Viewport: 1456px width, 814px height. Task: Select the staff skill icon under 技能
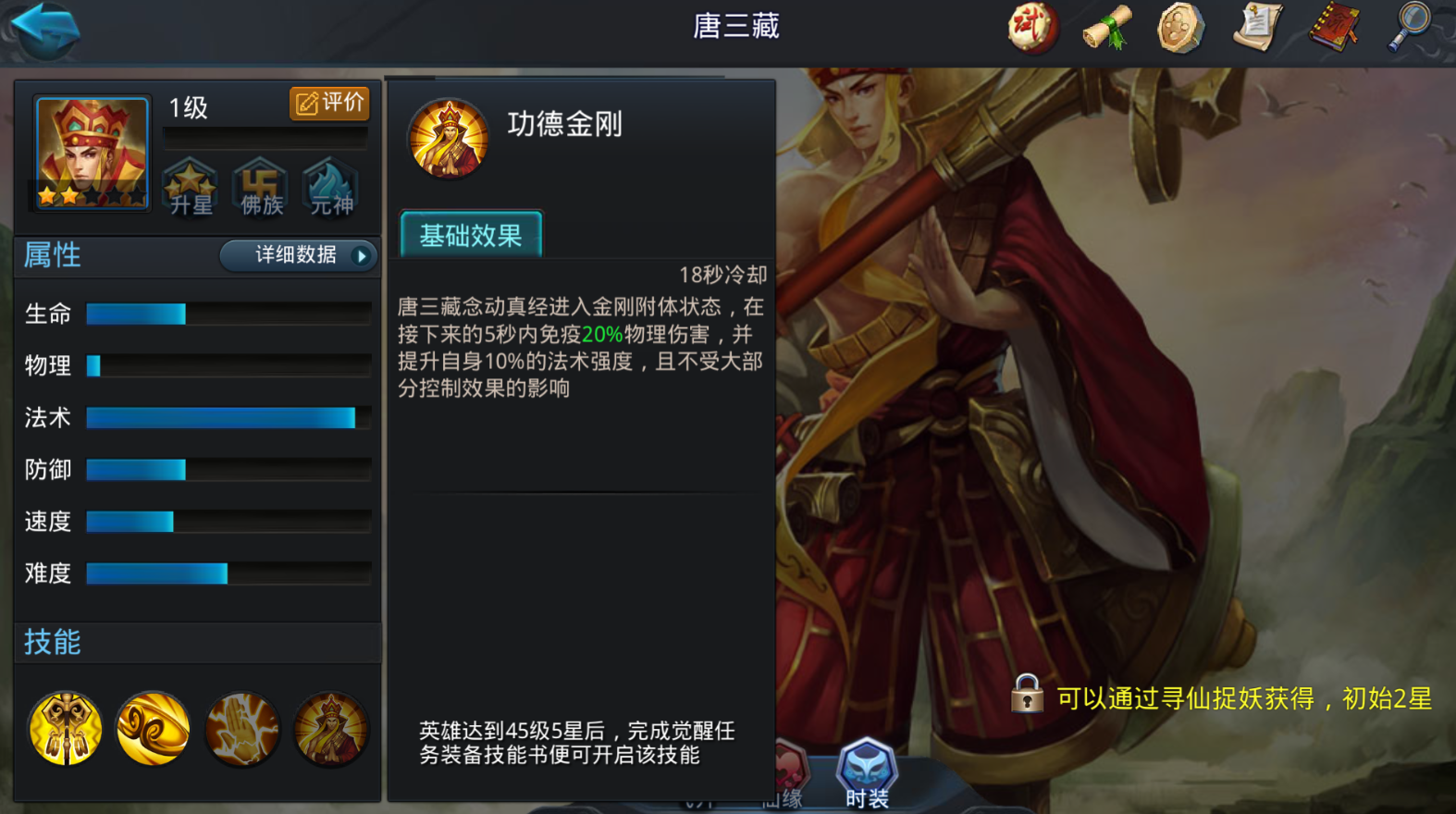(x=63, y=730)
